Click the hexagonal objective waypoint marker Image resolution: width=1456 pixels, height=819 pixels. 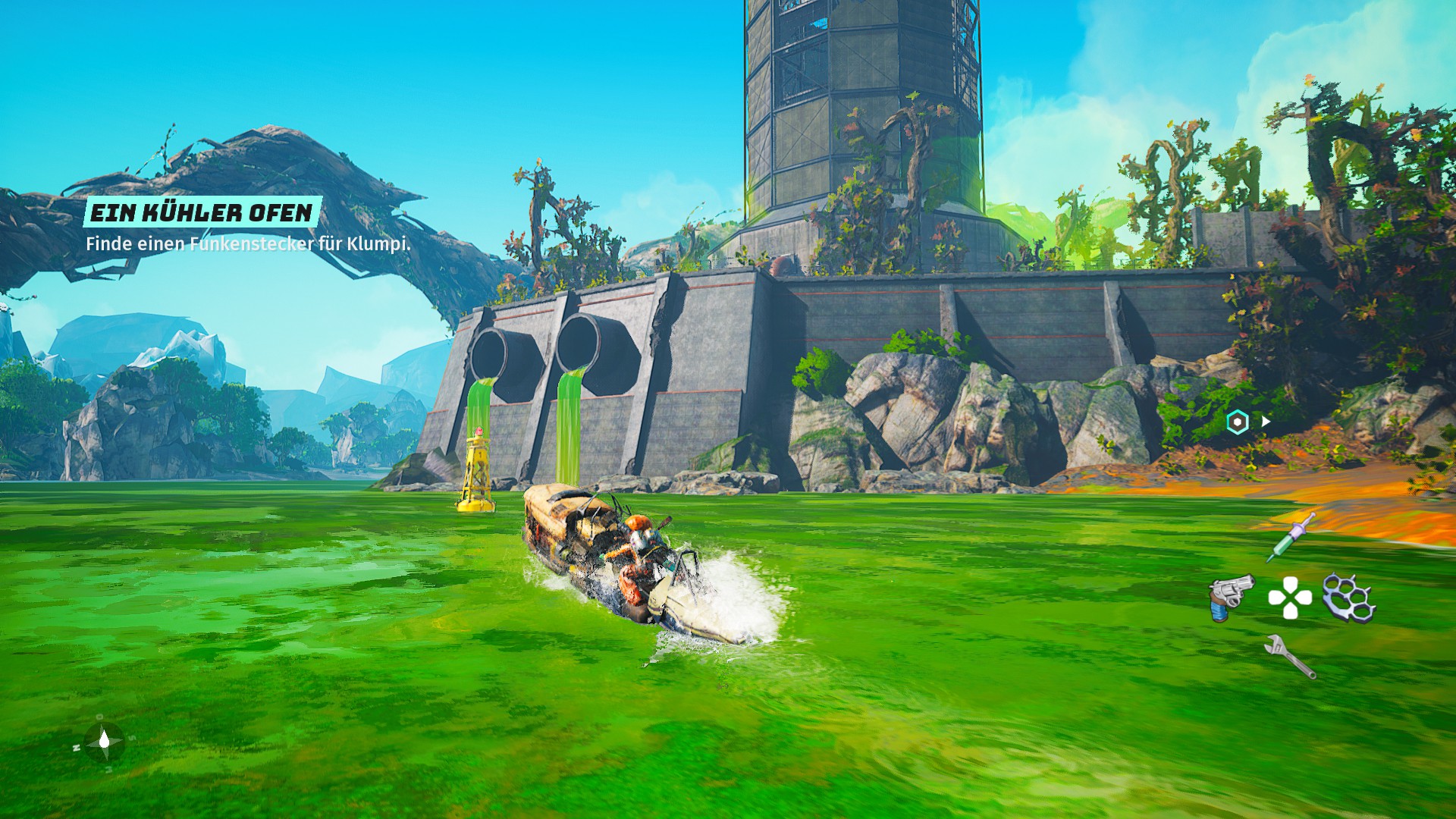(1238, 422)
